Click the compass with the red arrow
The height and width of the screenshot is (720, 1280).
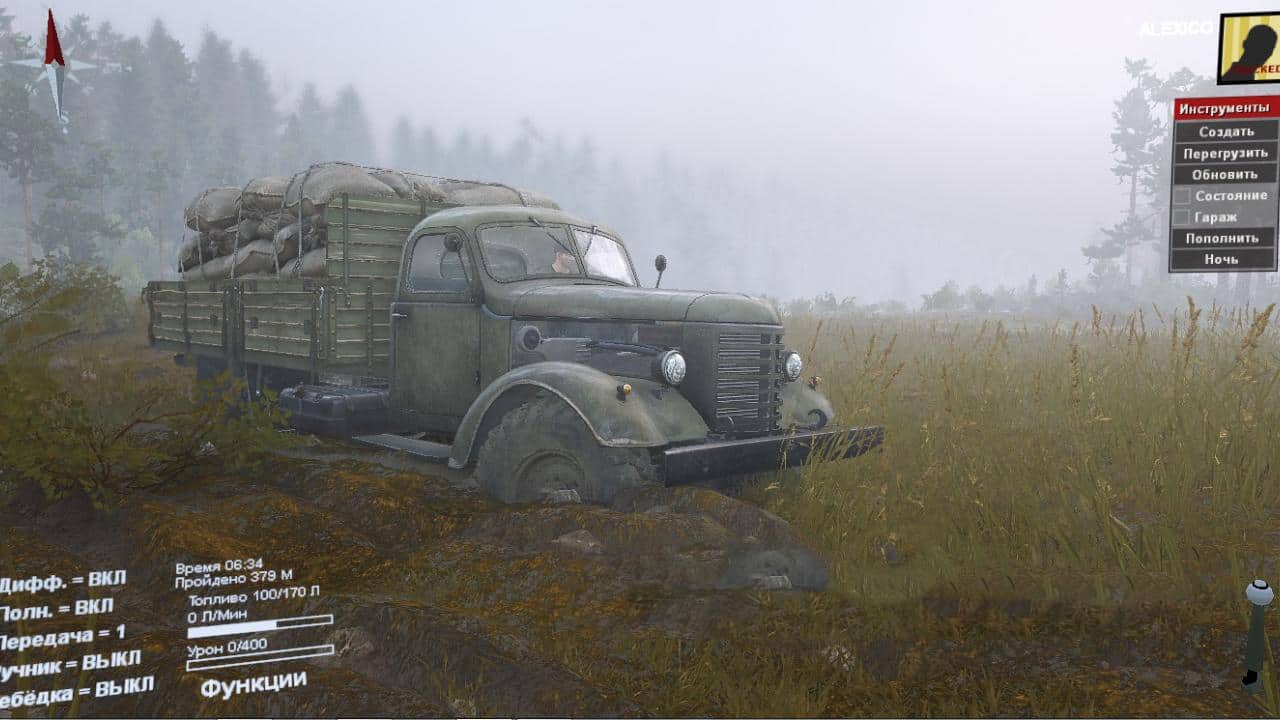click(x=55, y=66)
